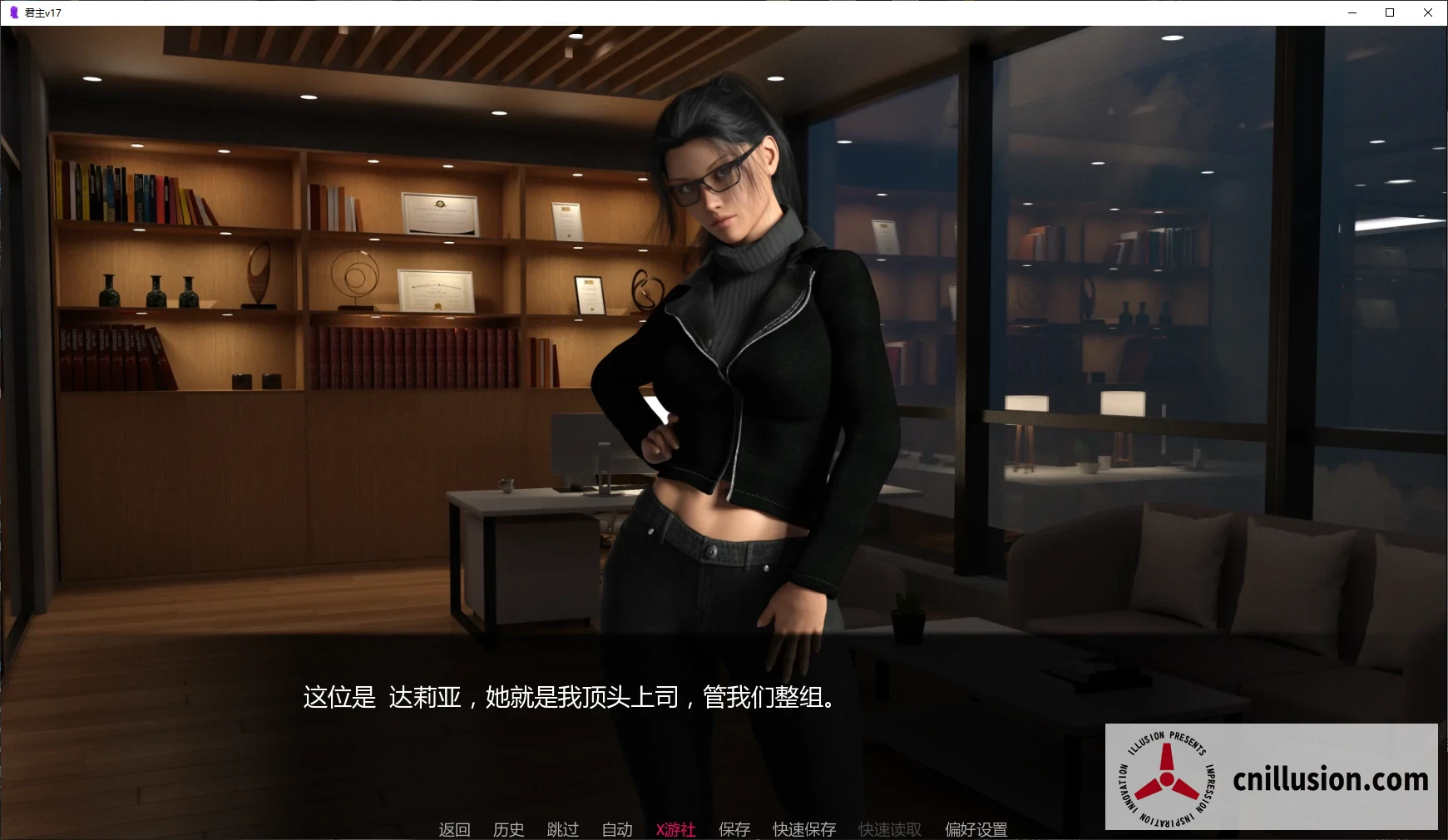Click the Illusion triangle logo stamp
The height and width of the screenshot is (840, 1448).
(x=1166, y=778)
